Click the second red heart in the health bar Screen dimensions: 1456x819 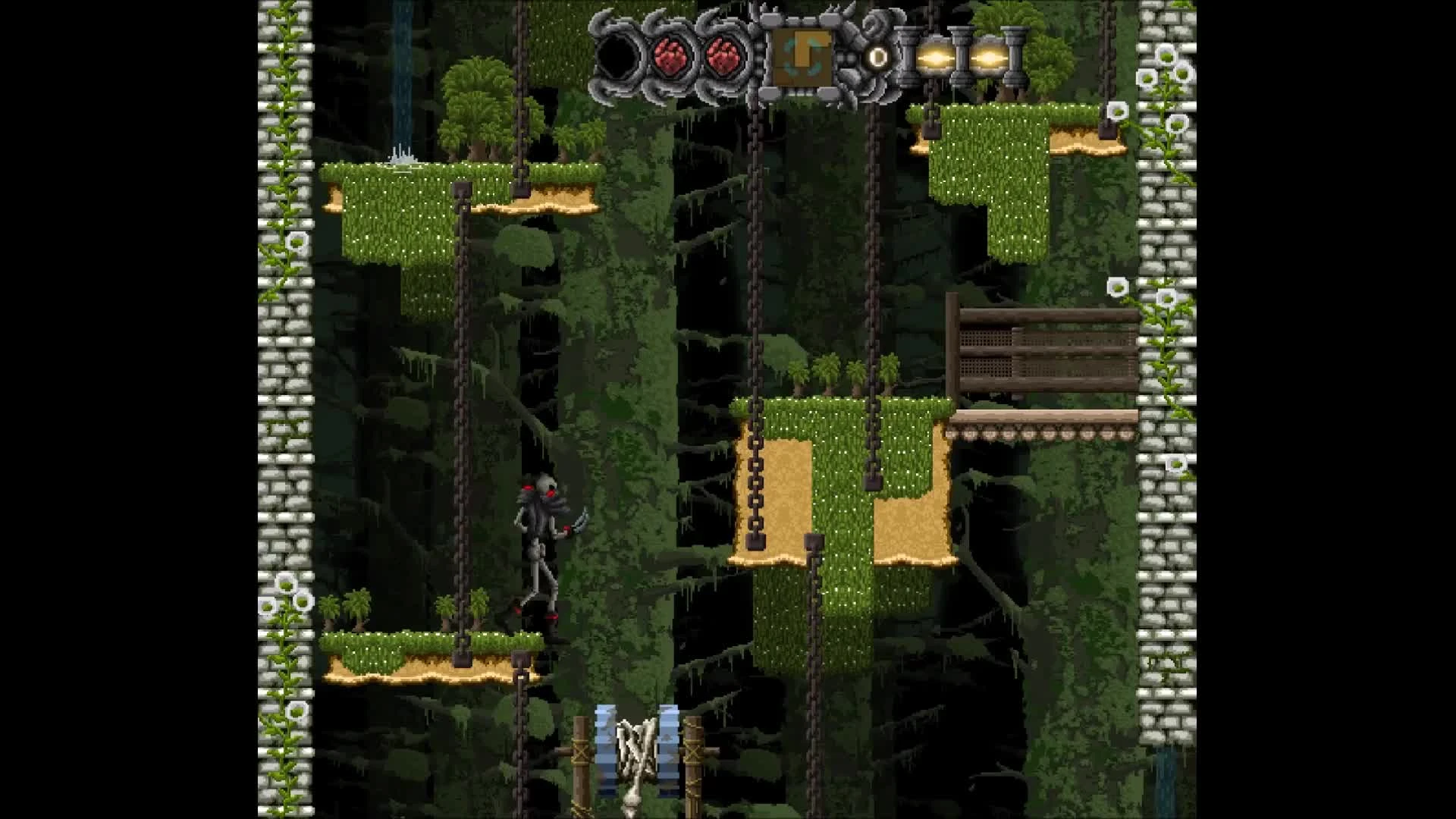[724, 55]
